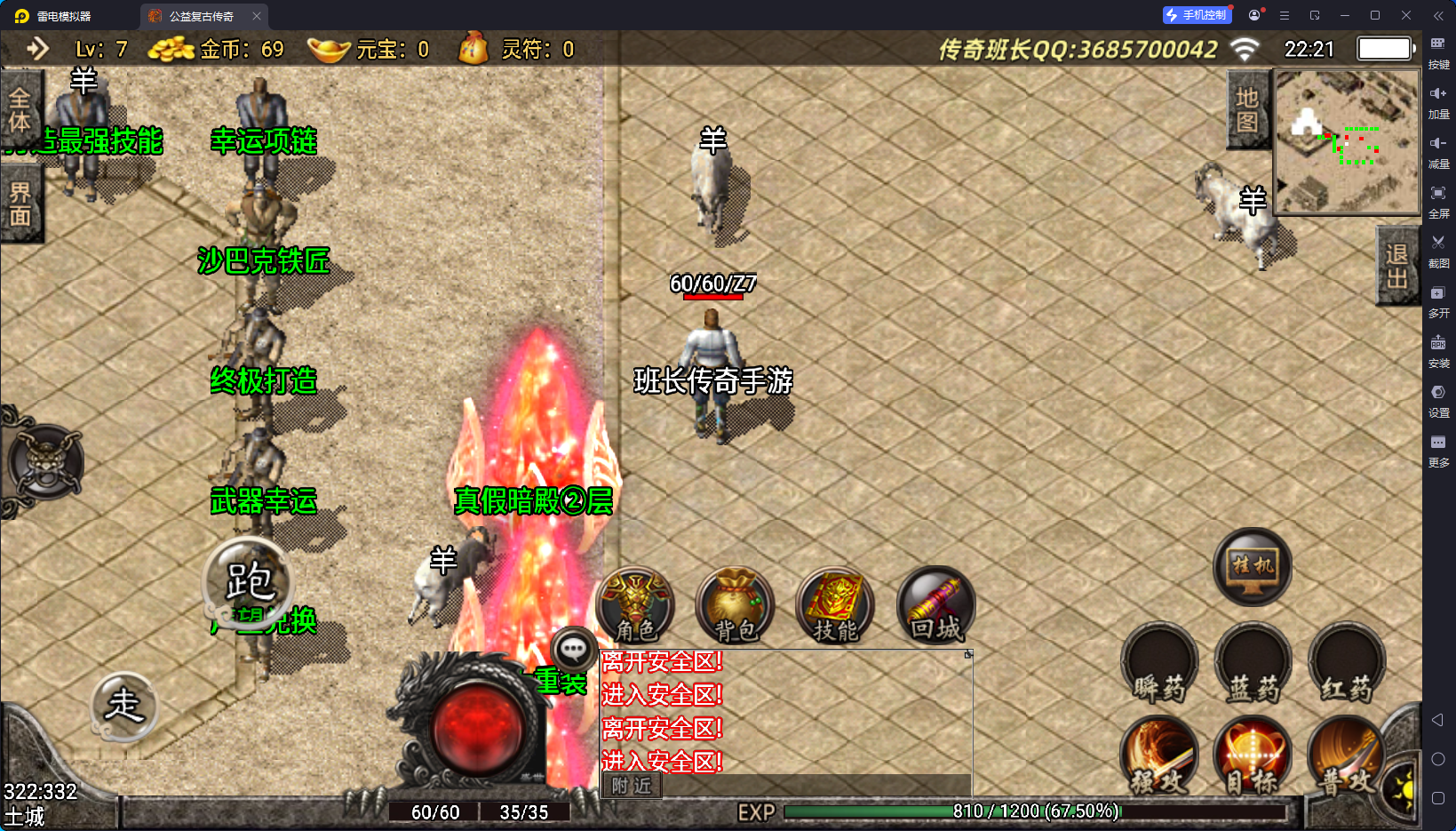This screenshot has height=831, width=1456.
Task: Open the emulator 设置 settings
Action: (x=1438, y=399)
